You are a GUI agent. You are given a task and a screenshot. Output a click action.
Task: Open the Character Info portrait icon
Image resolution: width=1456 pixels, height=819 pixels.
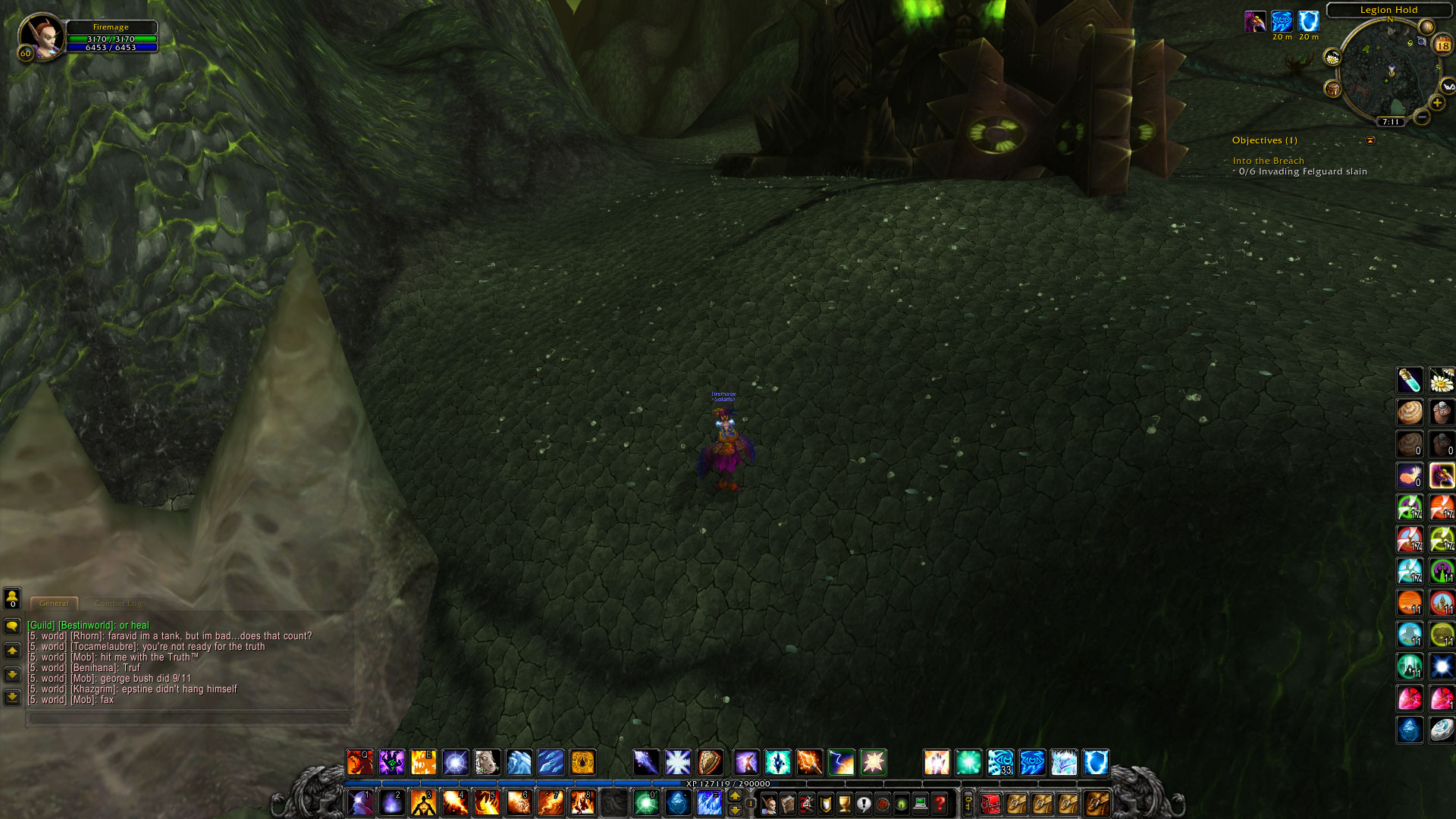tap(769, 805)
